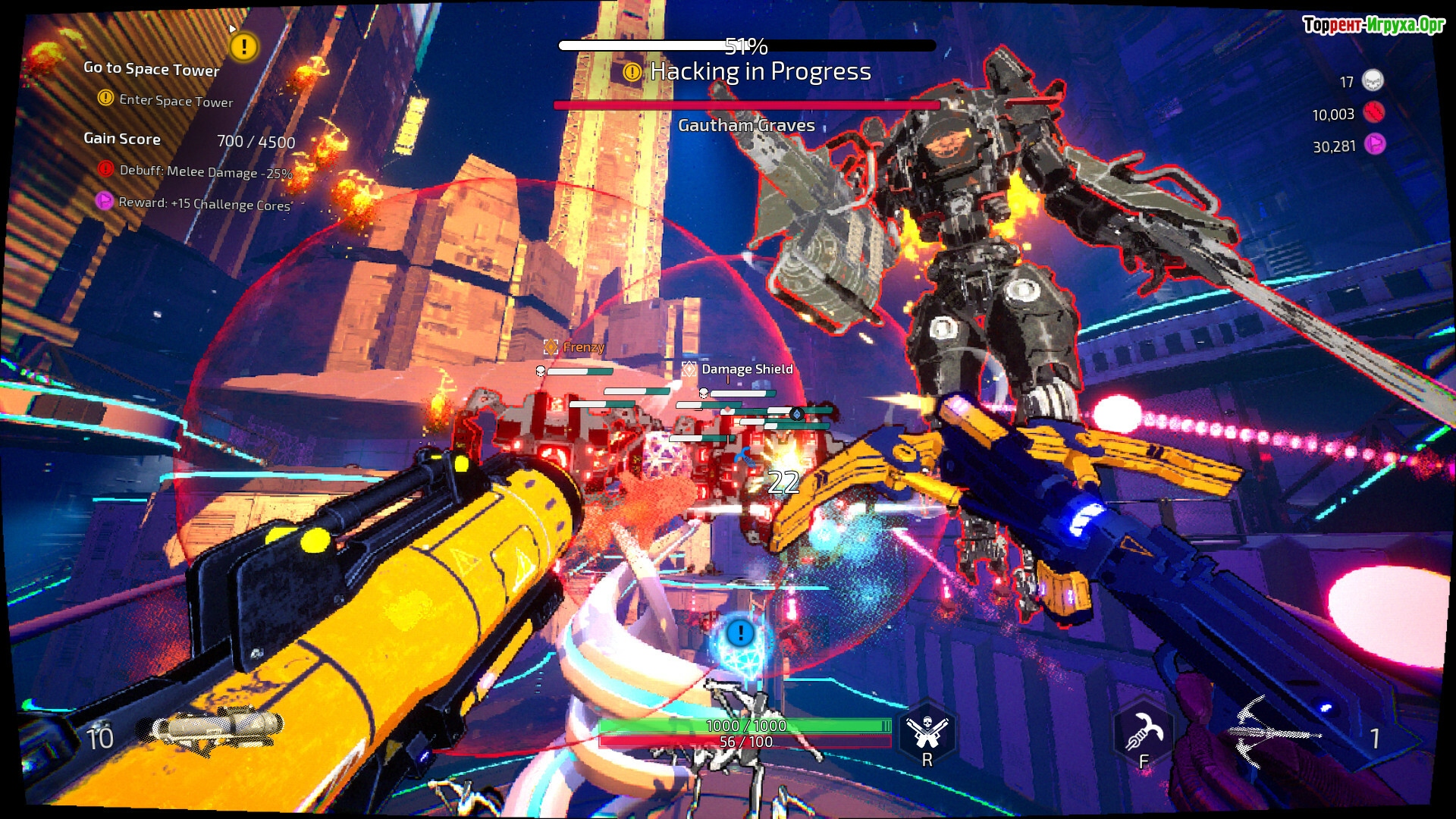This screenshot has height=819, width=1456.
Task: Click the red melee damage debuff icon
Action: click(x=105, y=168)
